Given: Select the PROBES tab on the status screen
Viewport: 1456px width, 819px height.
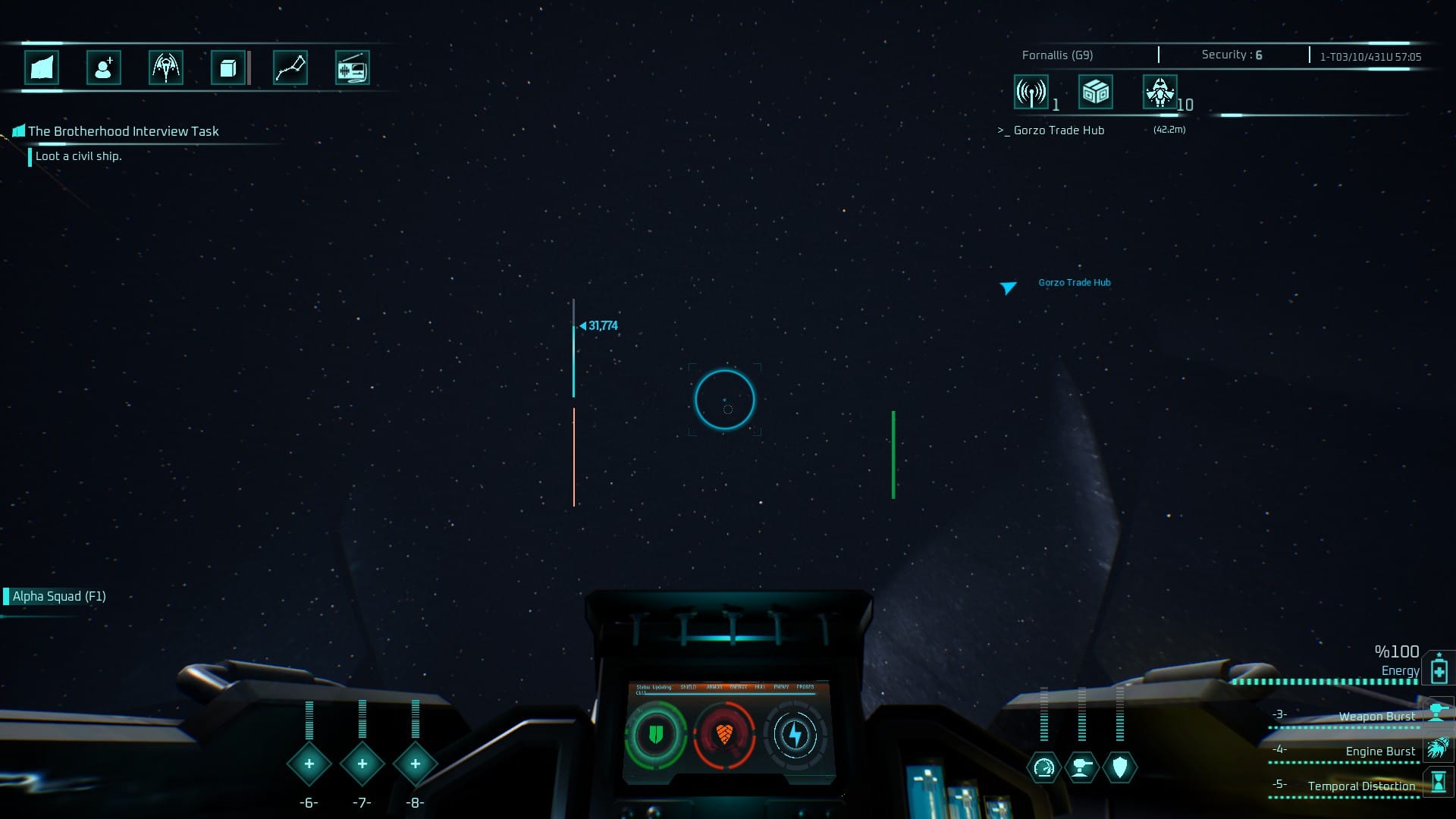Looking at the screenshot, I should click(806, 686).
